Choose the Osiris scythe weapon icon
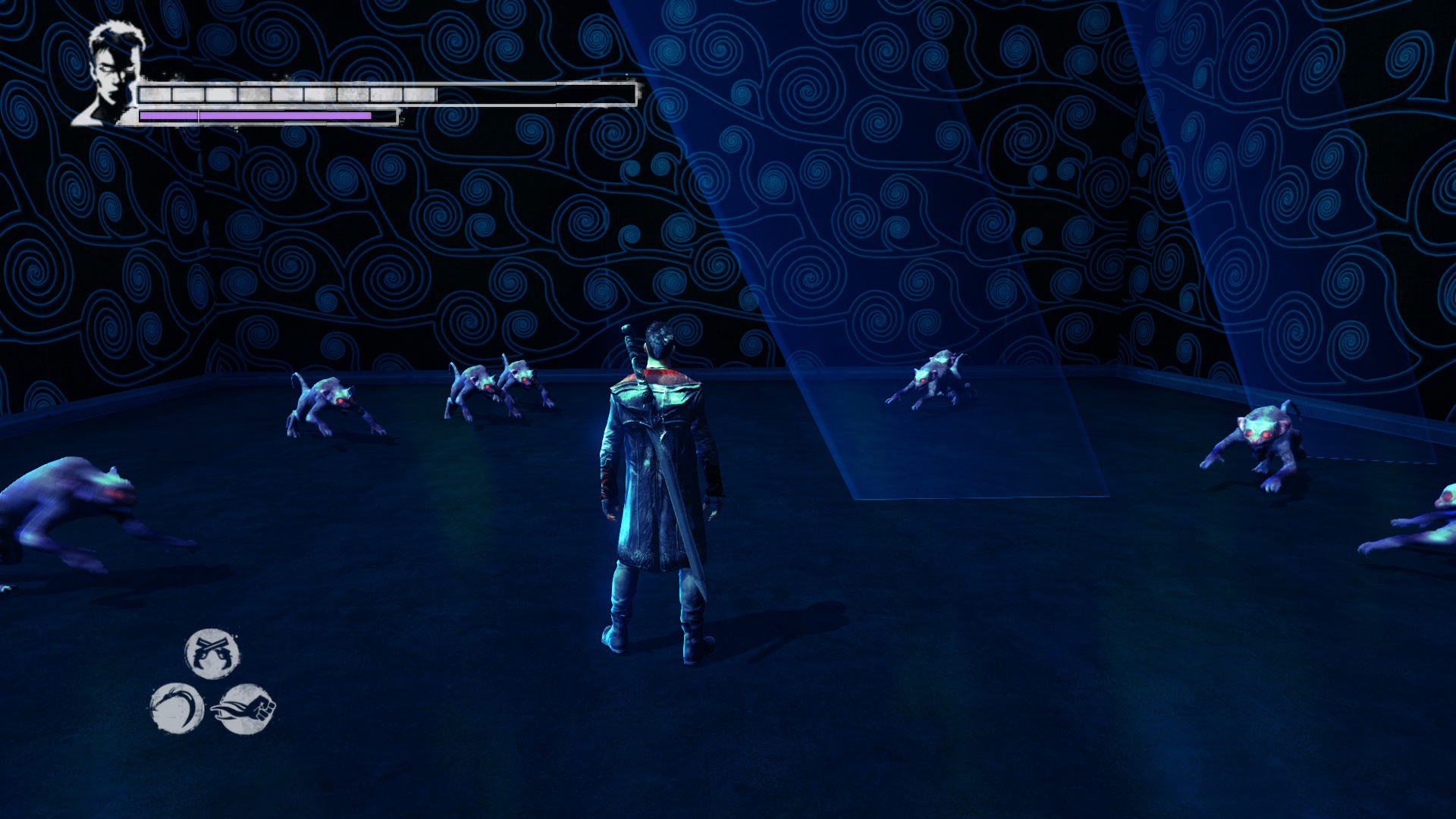1456x819 pixels. coord(177,708)
